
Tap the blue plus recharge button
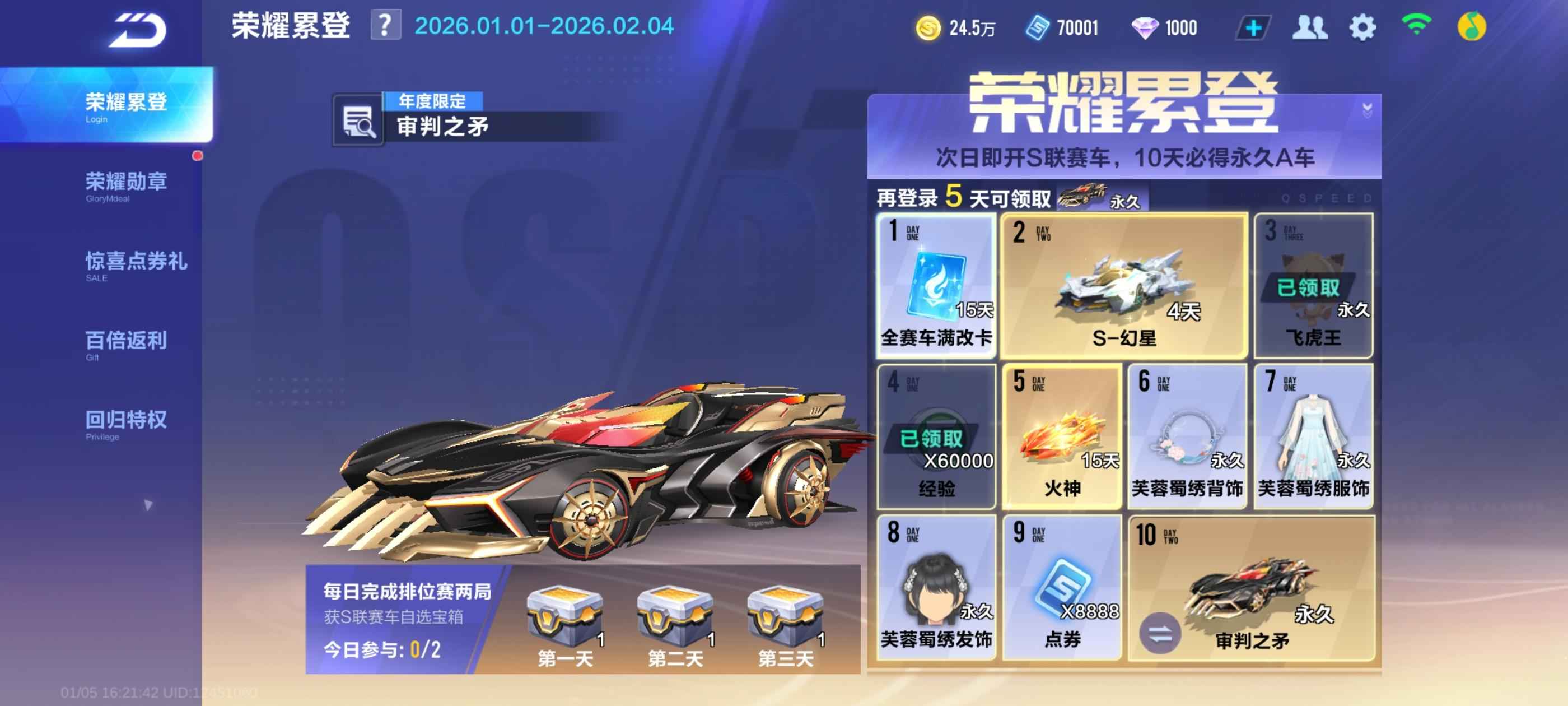point(1253,28)
